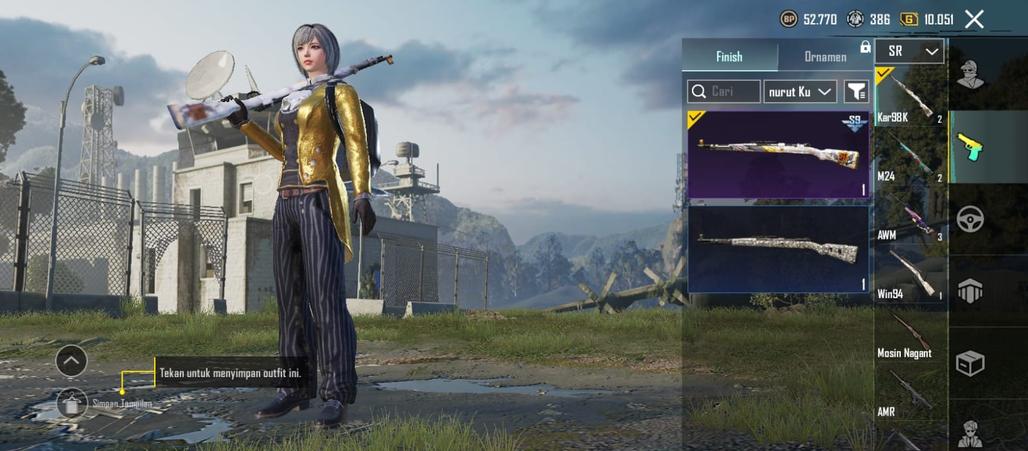Expand the up-arrow circle button
Viewport: 1028px width, 451px height.
pyautogui.click(x=71, y=360)
